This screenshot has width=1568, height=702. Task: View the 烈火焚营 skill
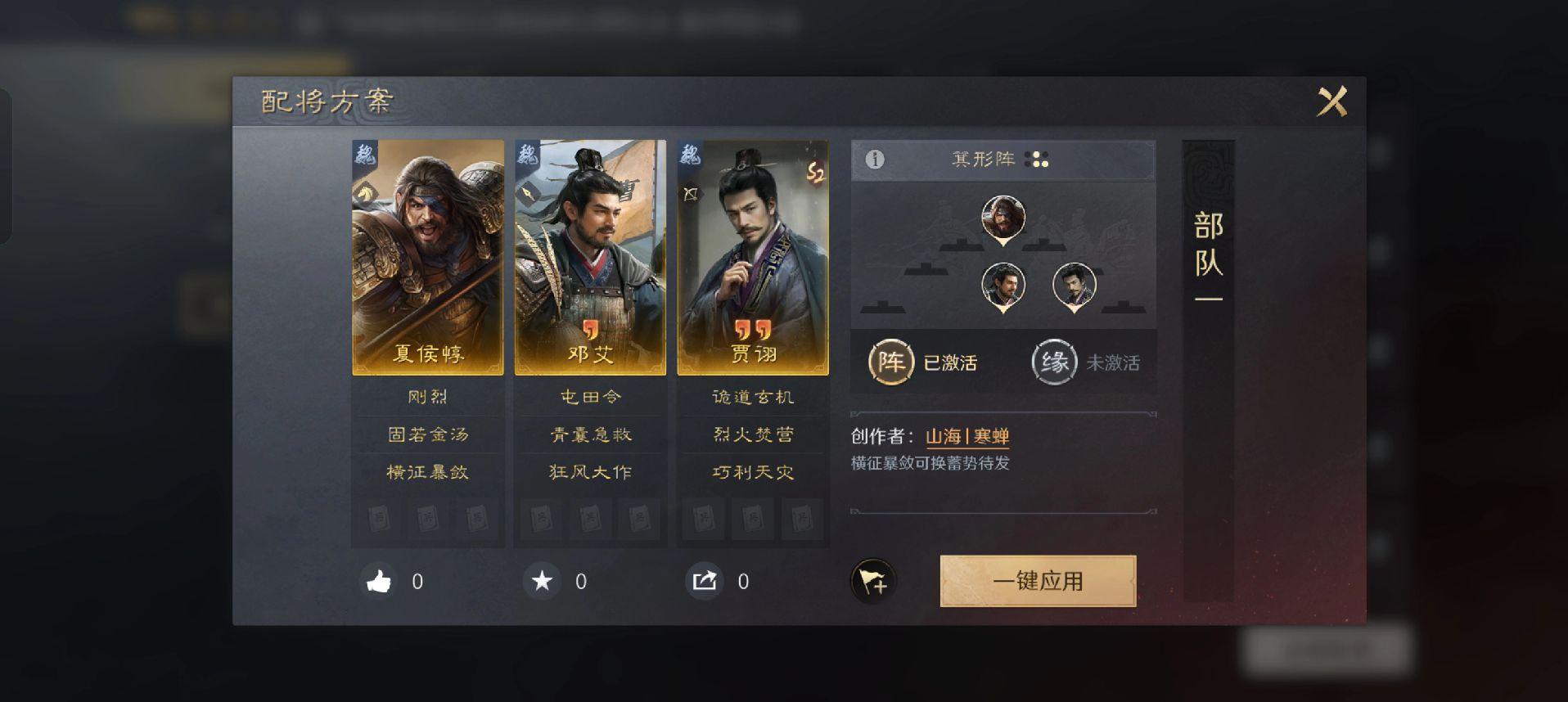753,434
